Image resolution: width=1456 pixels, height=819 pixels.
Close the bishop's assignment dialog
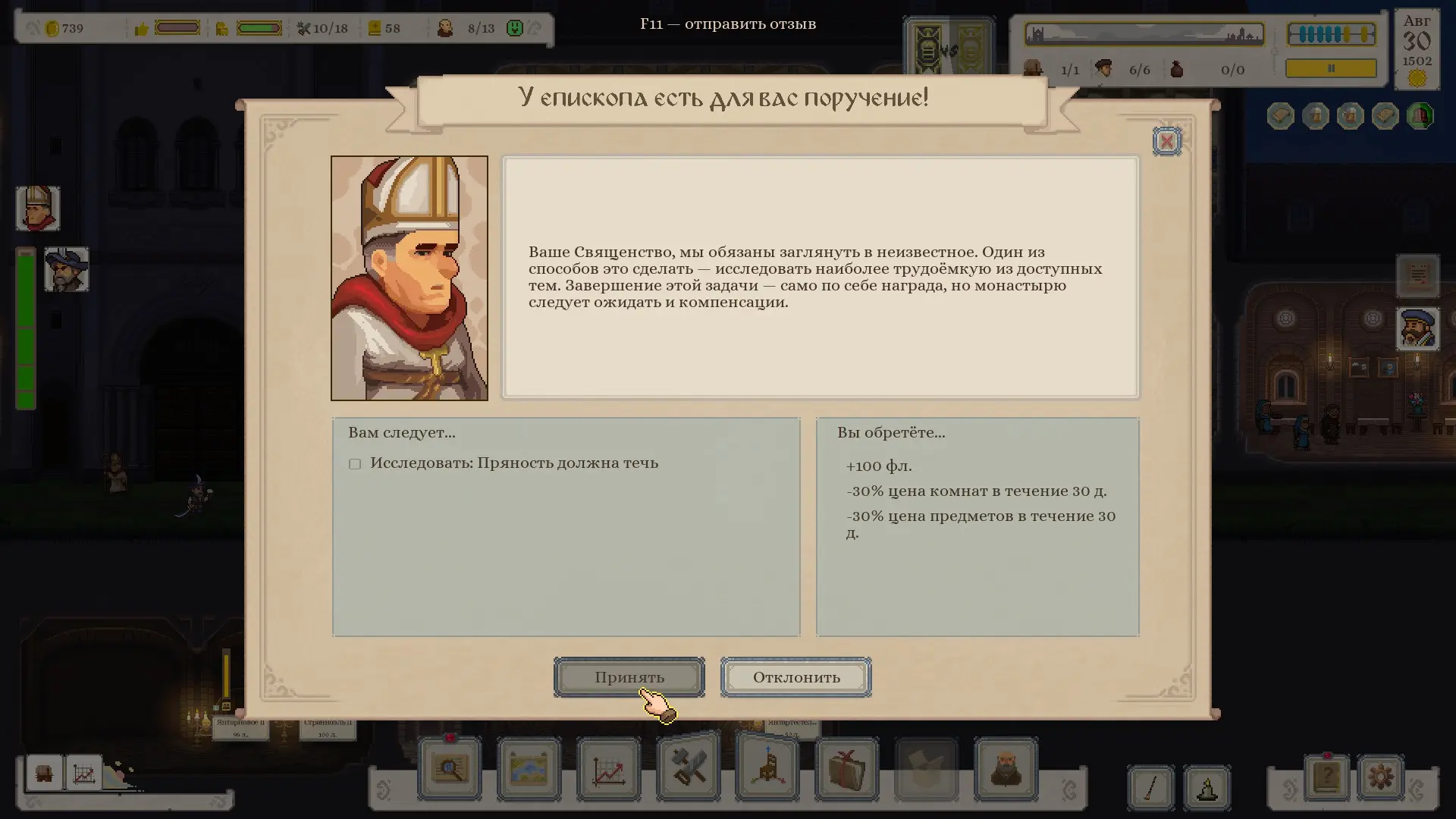[1166, 141]
